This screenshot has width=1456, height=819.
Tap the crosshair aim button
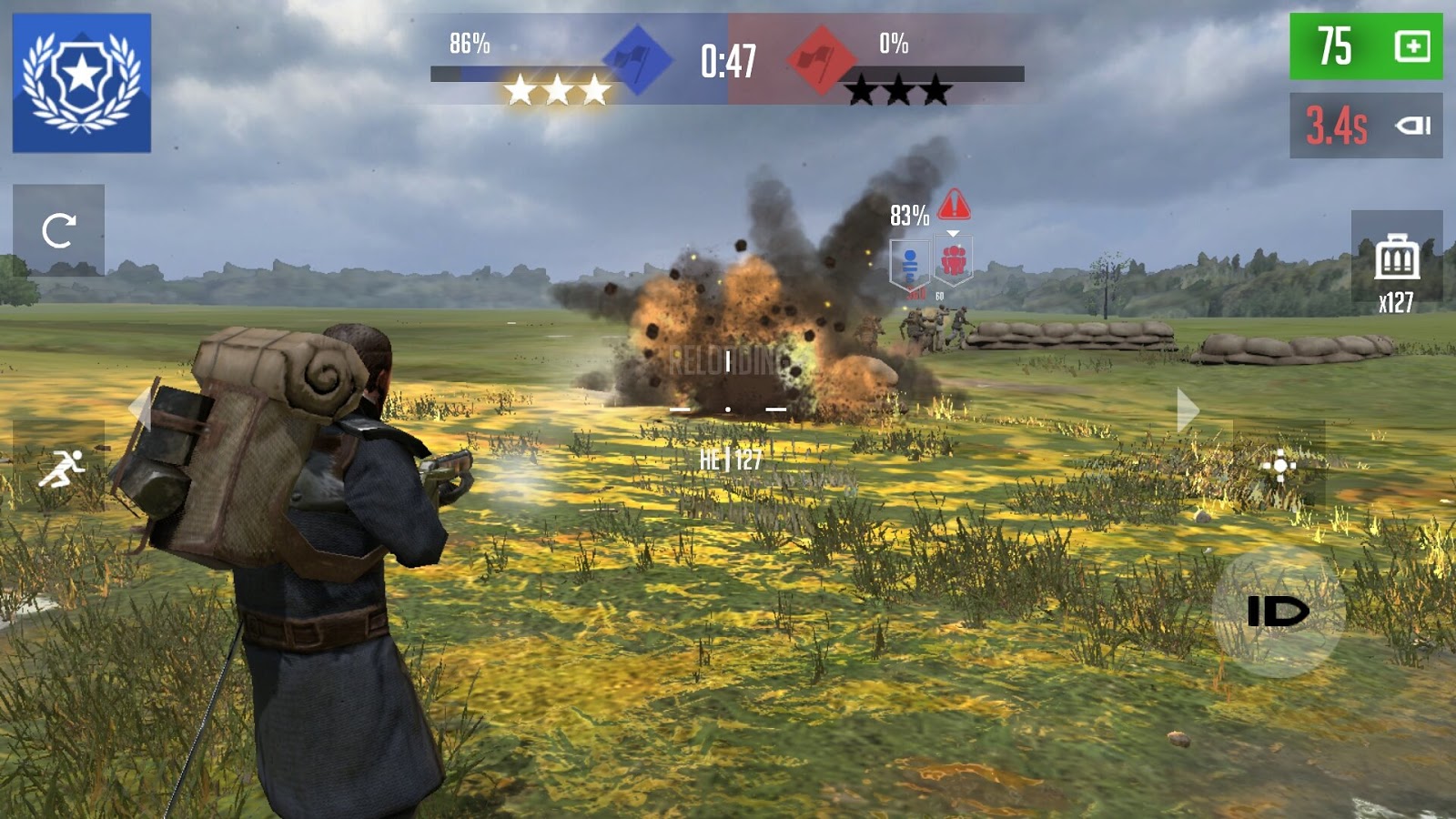click(1279, 466)
